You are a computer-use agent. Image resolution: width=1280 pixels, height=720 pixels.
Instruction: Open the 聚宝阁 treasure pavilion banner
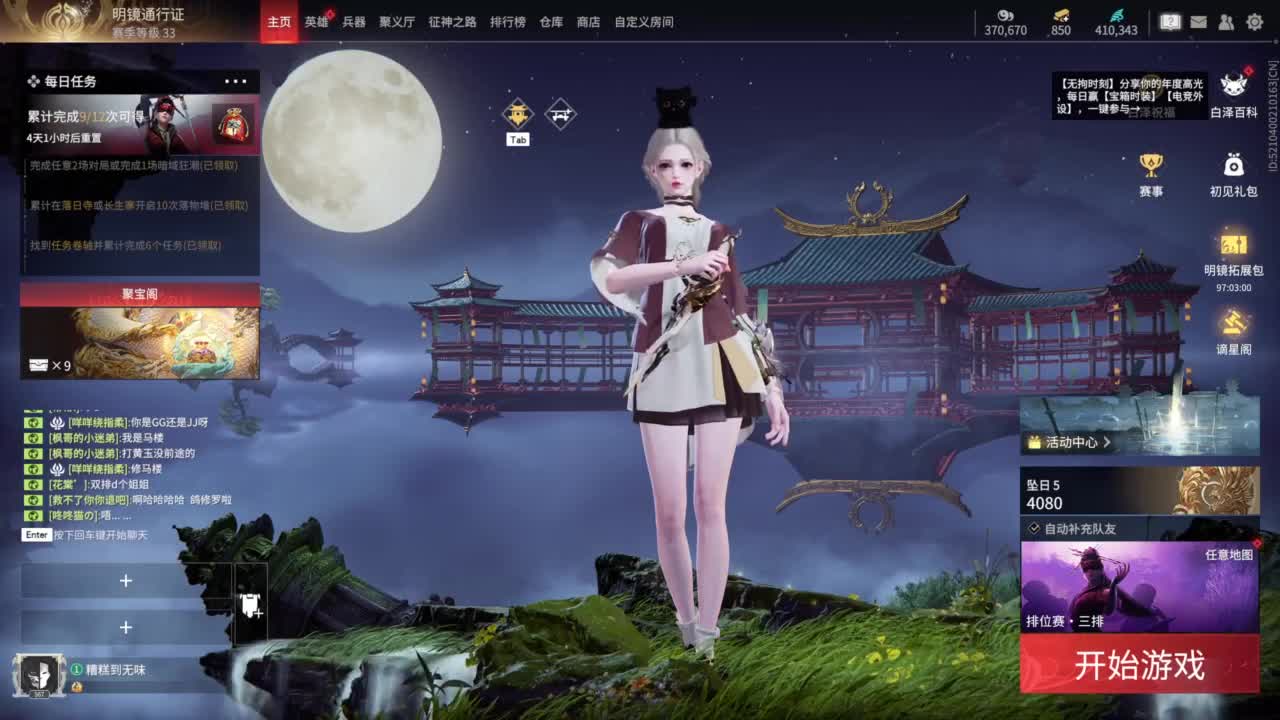(x=140, y=330)
